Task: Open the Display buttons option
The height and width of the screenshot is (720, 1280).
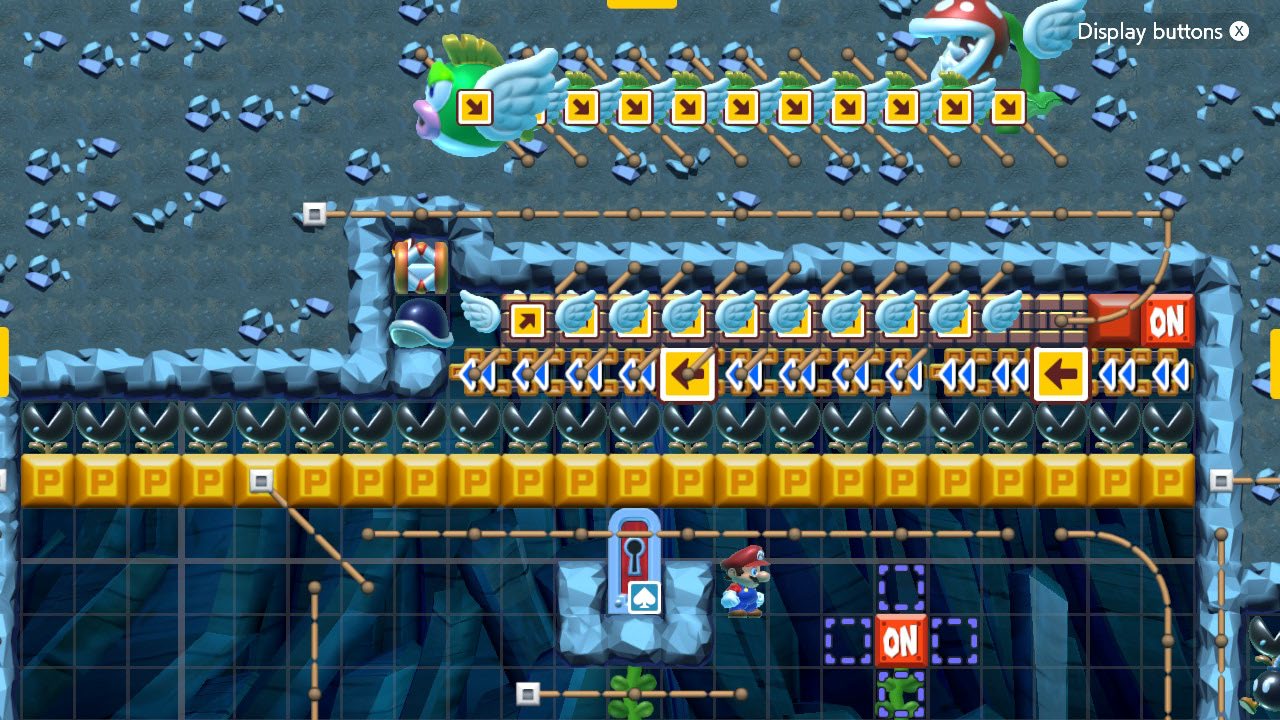Action: (1150, 31)
